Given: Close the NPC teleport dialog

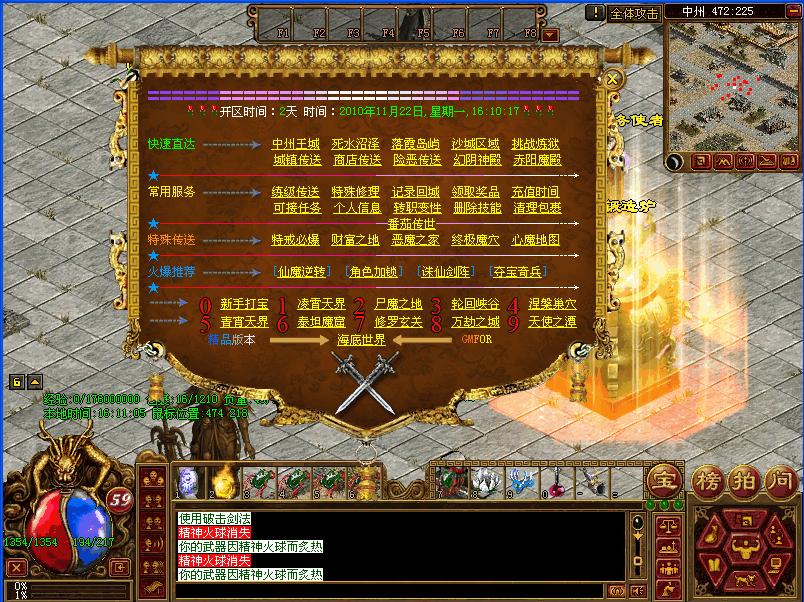Looking at the screenshot, I should pyautogui.click(x=614, y=78).
